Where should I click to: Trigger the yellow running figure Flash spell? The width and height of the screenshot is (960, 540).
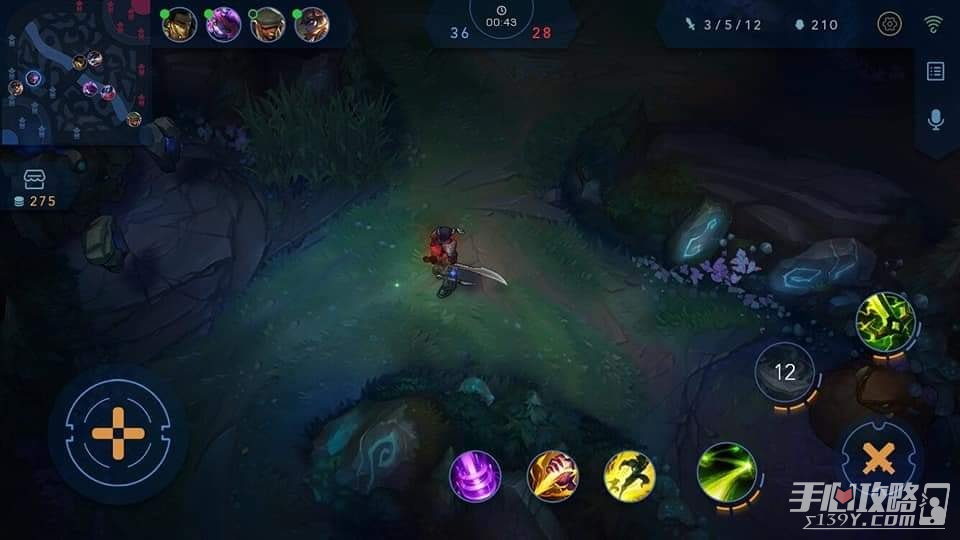pos(630,476)
